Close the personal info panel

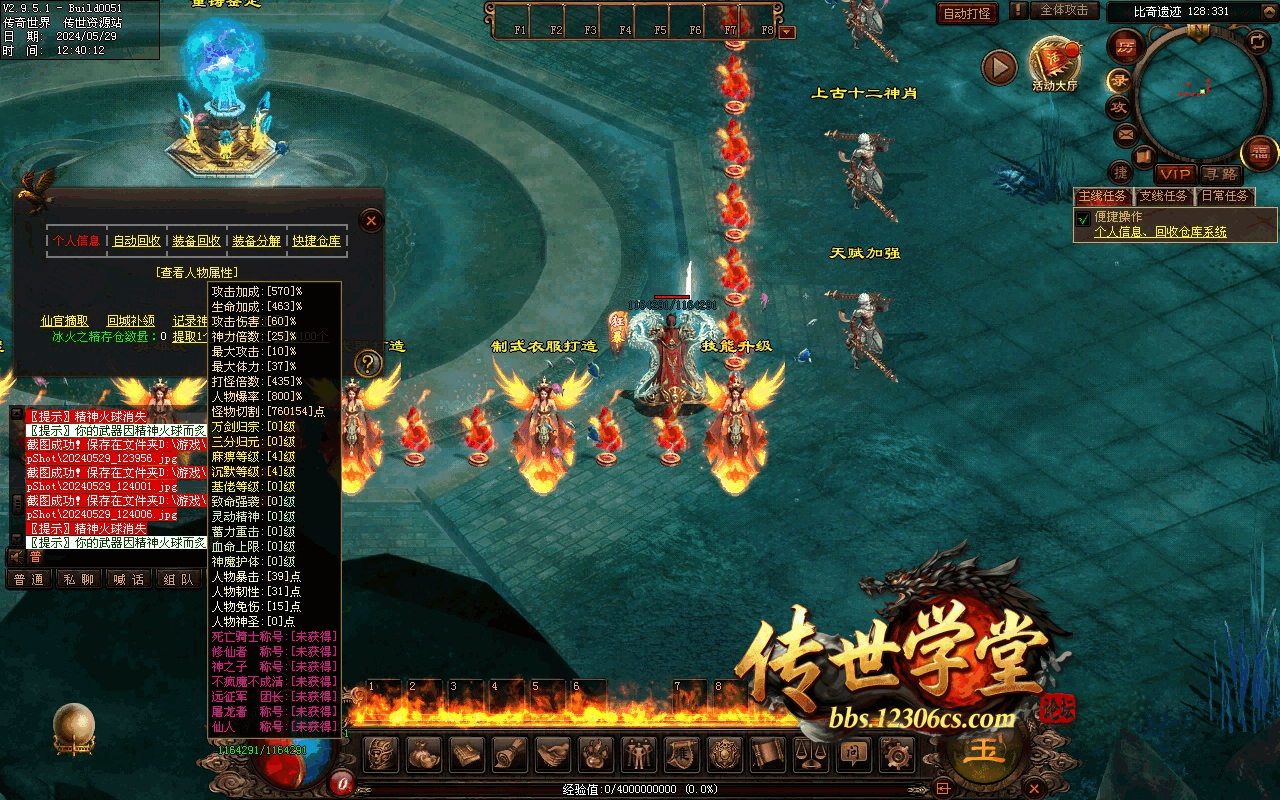pos(371,220)
